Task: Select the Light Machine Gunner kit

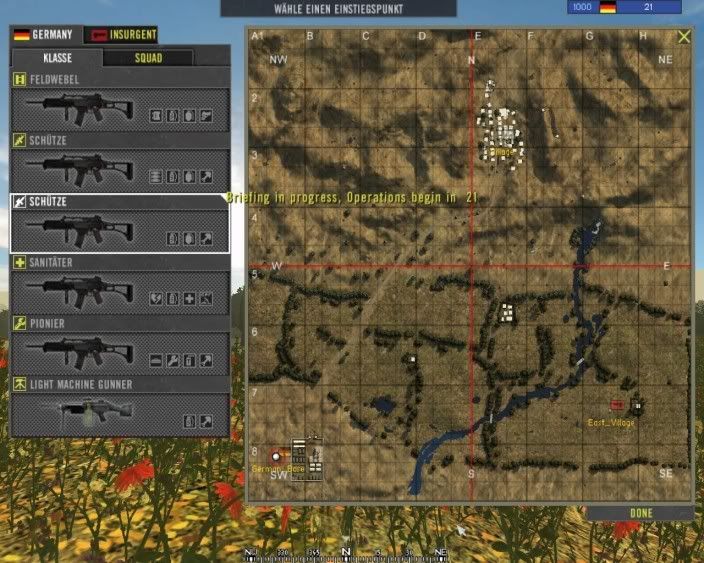Action: point(120,413)
